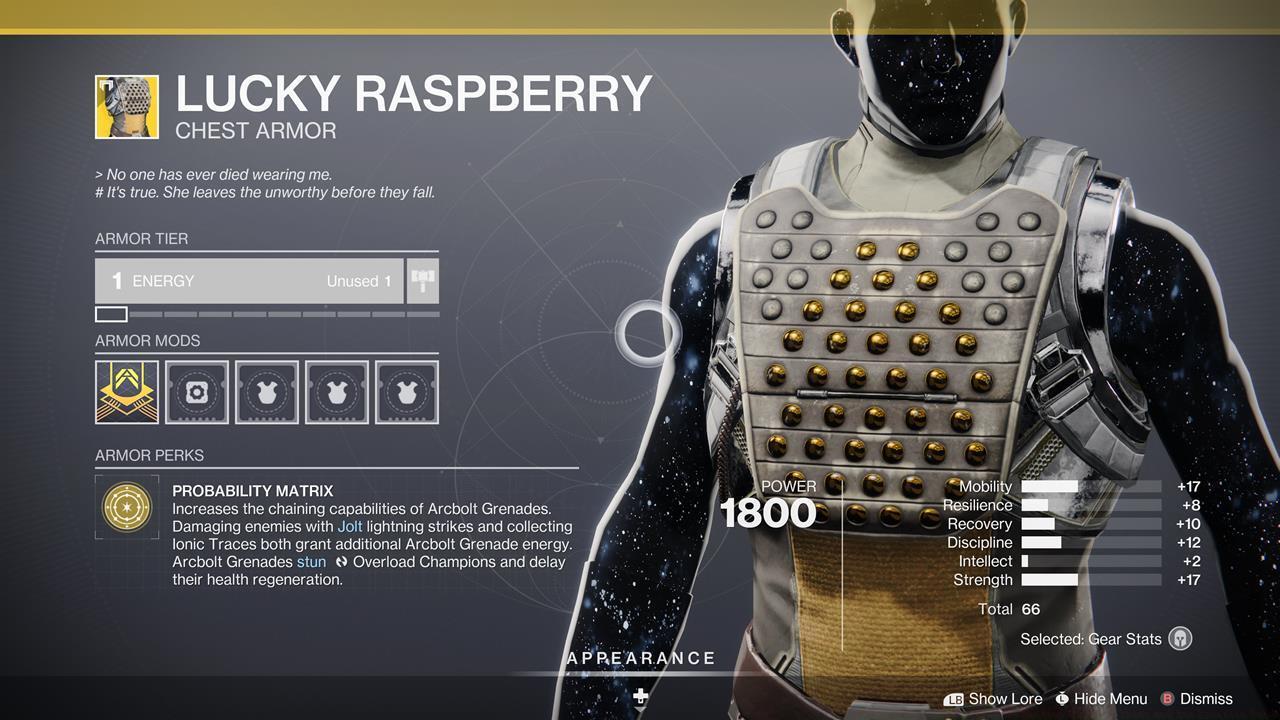Image resolution: width=1280 pixels, height=720 pixels.
Task: Switch to the Appearance tab
Action: pyautogui.click(x=640, y=659)
